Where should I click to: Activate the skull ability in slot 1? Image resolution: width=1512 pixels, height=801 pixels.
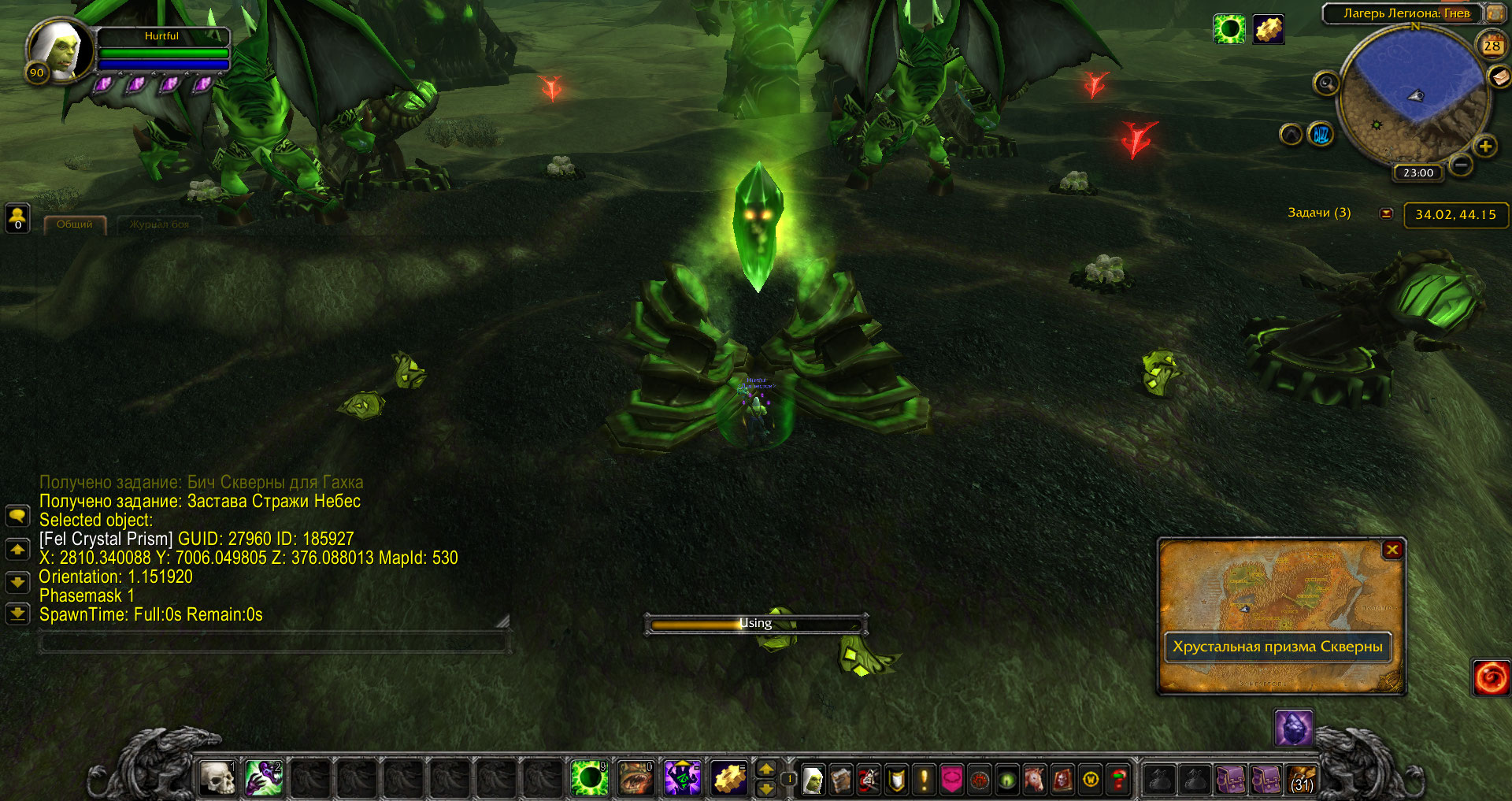tap(217, 778)
